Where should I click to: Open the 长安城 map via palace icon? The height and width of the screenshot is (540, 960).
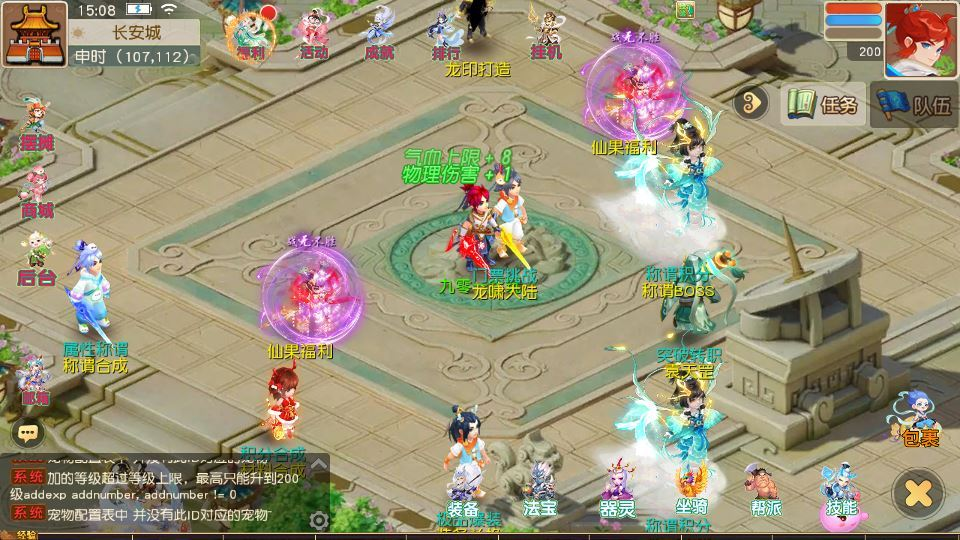34,34
